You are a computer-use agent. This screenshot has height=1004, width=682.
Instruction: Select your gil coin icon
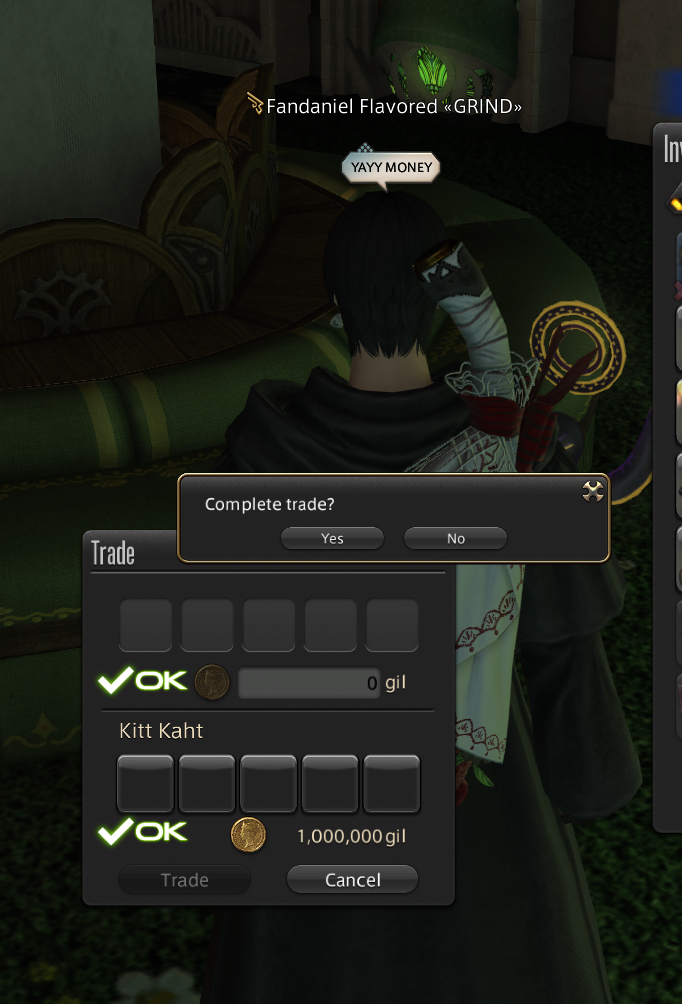coord(212,683)
